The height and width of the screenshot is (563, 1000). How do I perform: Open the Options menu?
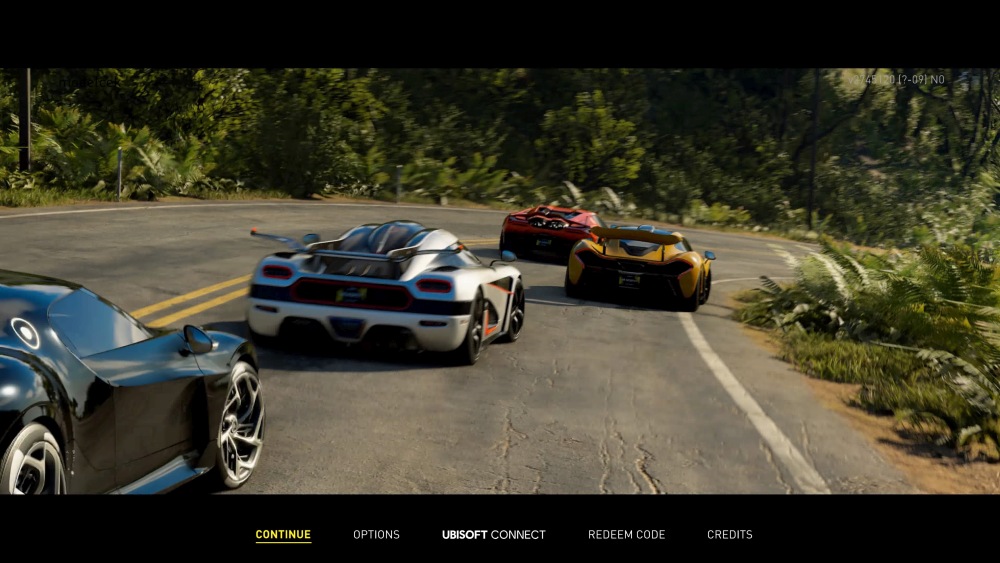376,535
